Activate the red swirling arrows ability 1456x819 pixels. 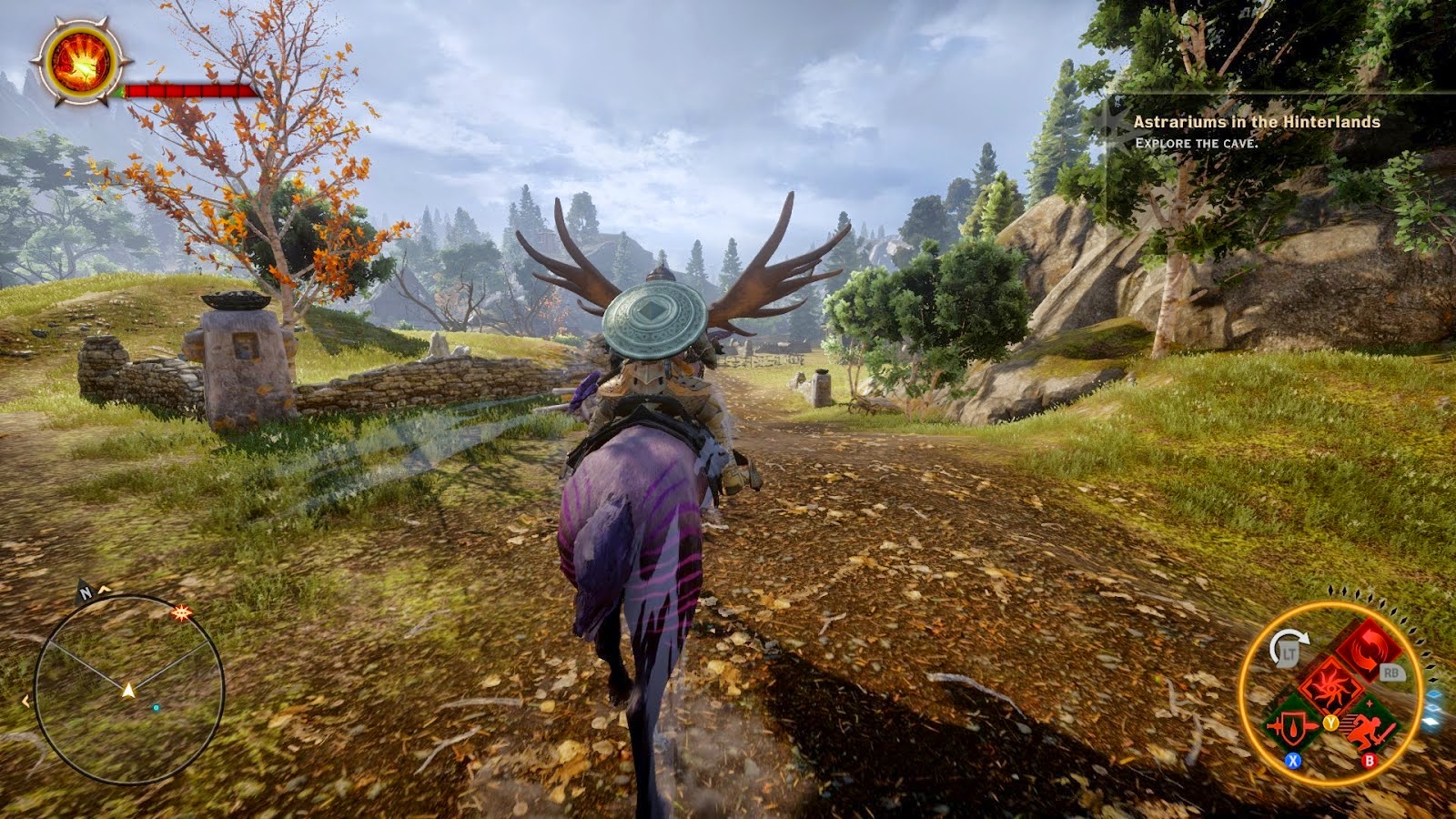tap(1369, 652)
